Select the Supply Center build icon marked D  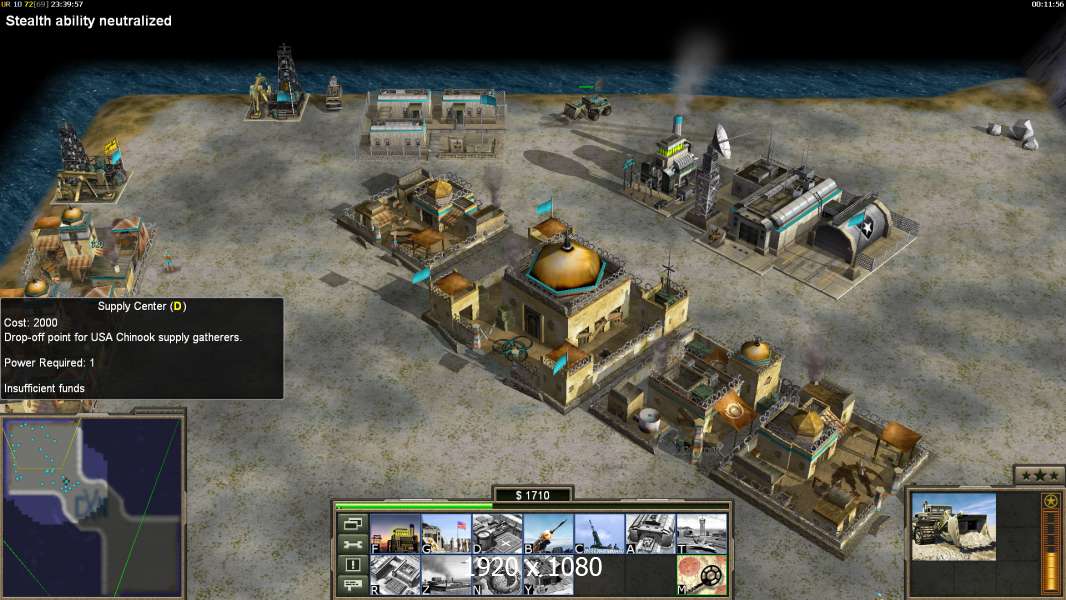[497, 534]
